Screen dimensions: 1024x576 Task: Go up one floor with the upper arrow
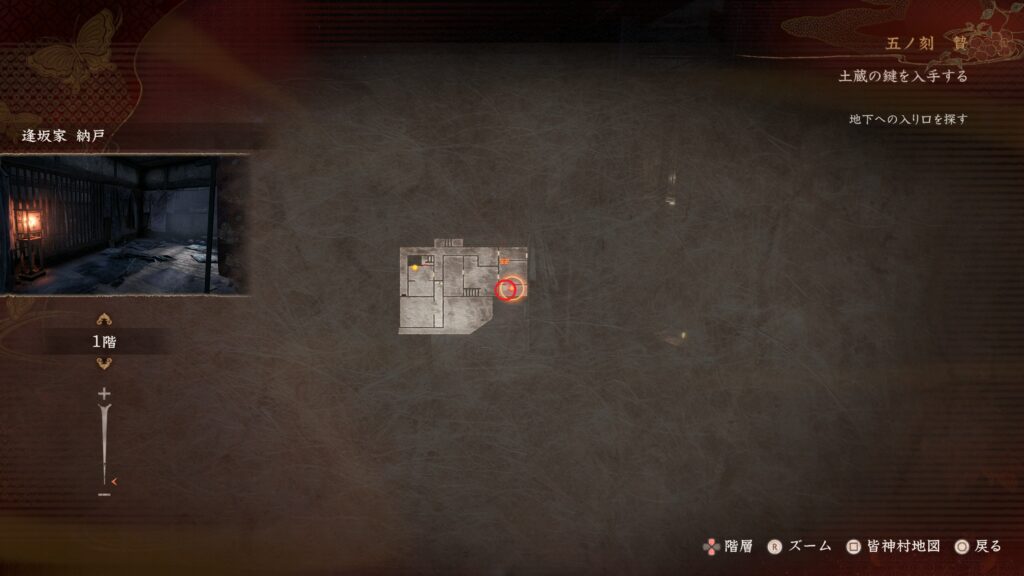point(104,321)
